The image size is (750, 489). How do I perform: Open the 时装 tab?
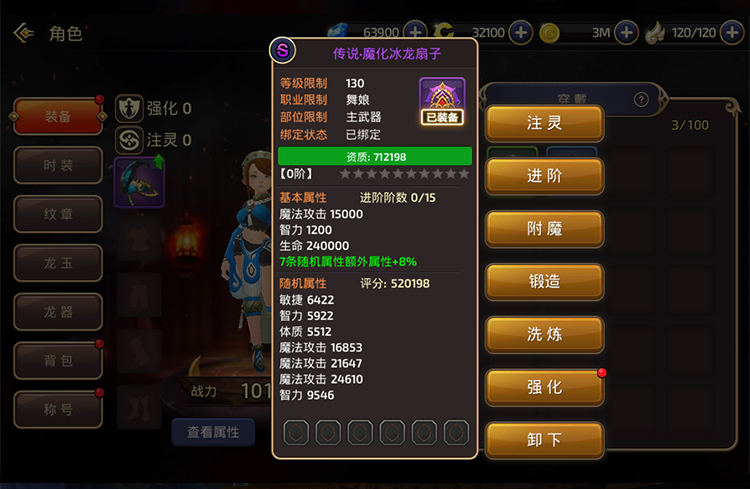[x=58, y=166]
